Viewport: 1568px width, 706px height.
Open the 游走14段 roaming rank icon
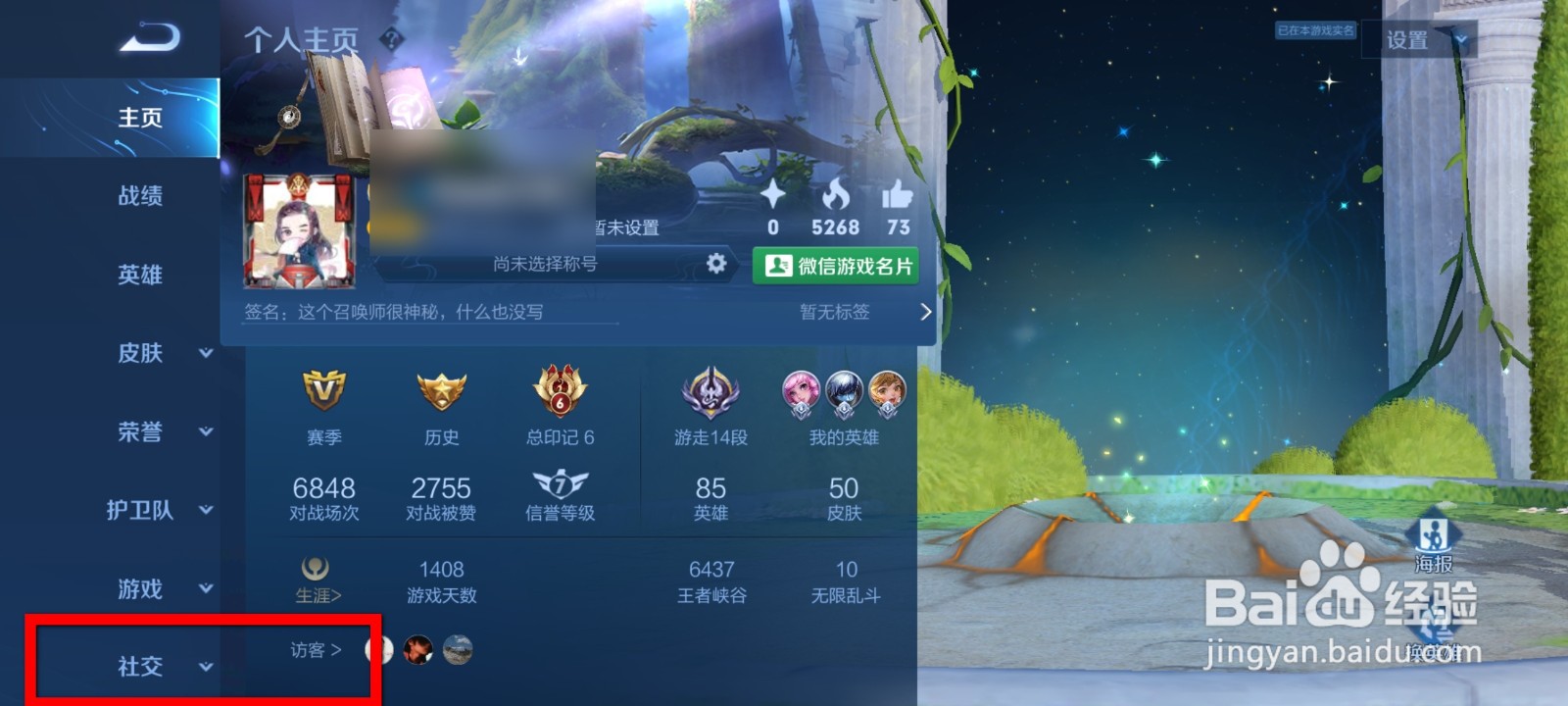coord(711,395)
